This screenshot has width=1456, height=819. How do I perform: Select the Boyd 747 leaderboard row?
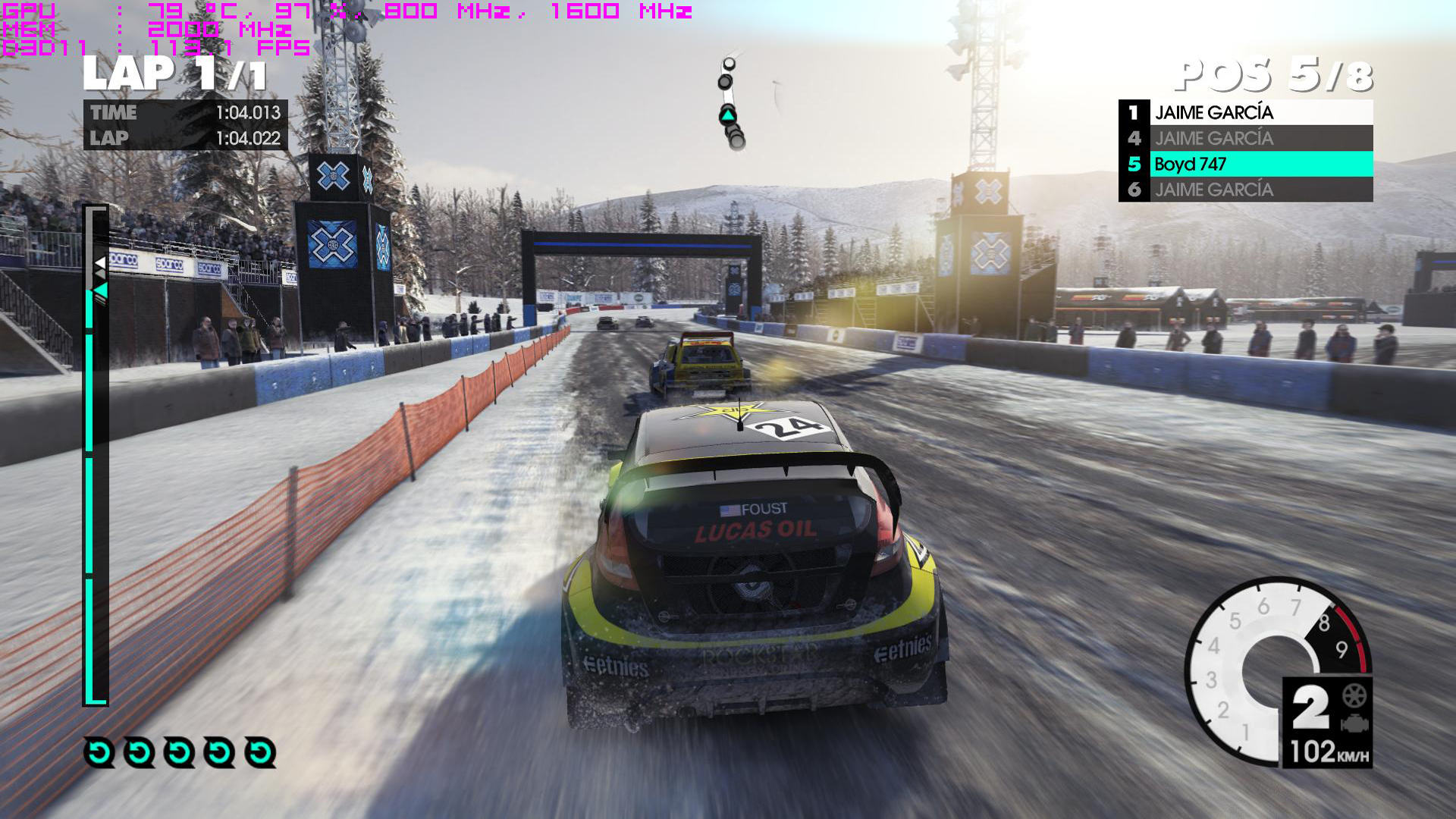pyautogui.click(x=1245, y=164)
